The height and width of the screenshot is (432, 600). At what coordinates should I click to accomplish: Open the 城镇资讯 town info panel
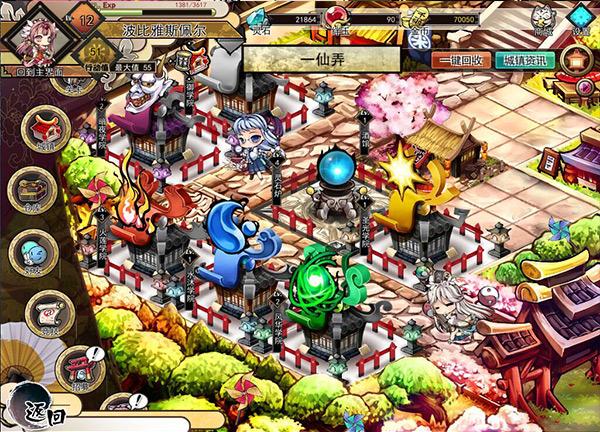523,59
